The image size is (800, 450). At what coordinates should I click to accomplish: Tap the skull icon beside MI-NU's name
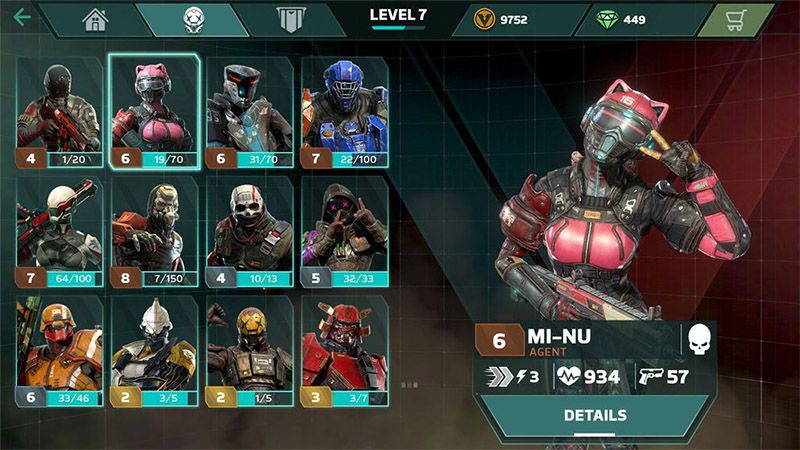(x=699, y=340)
